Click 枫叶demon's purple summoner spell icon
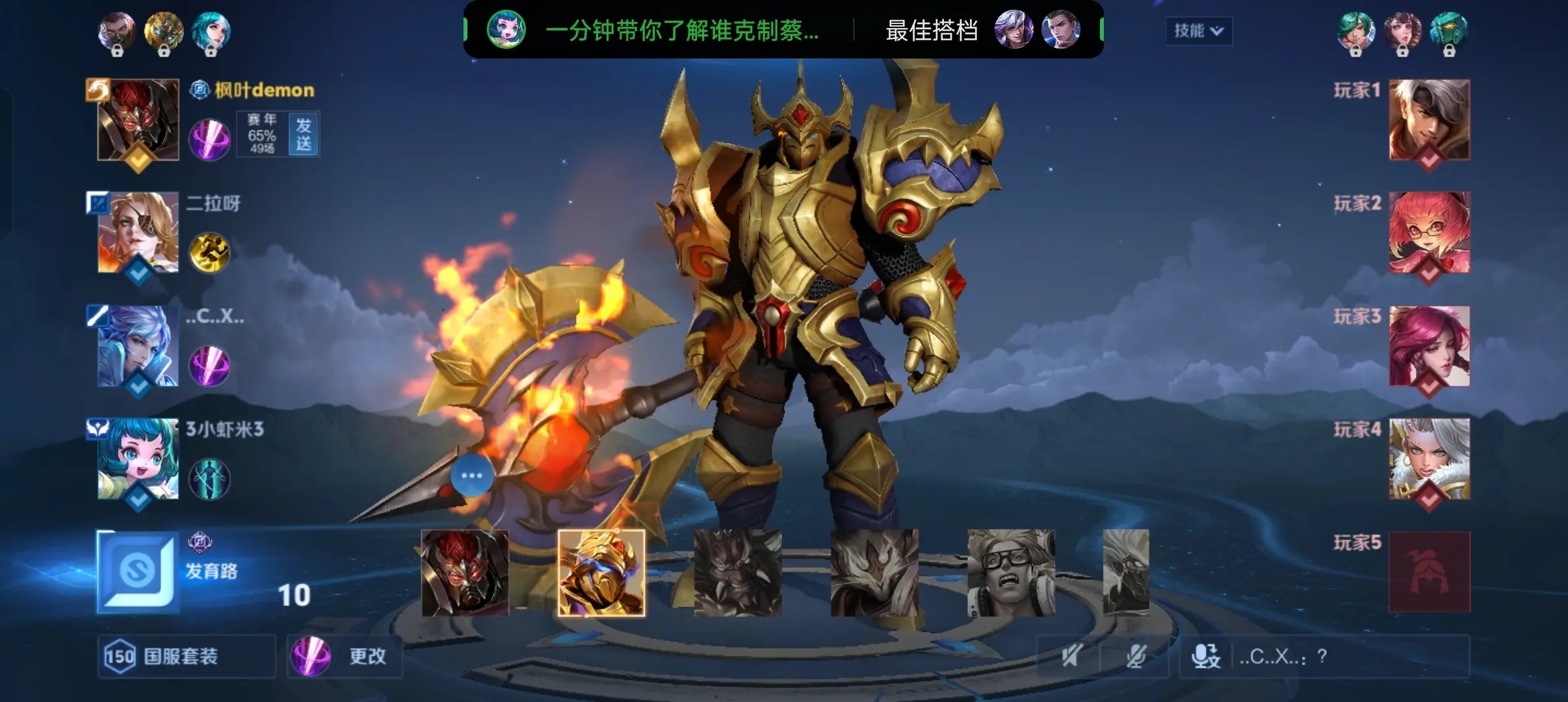This screenshot has width=1568, height=702. 209,140
